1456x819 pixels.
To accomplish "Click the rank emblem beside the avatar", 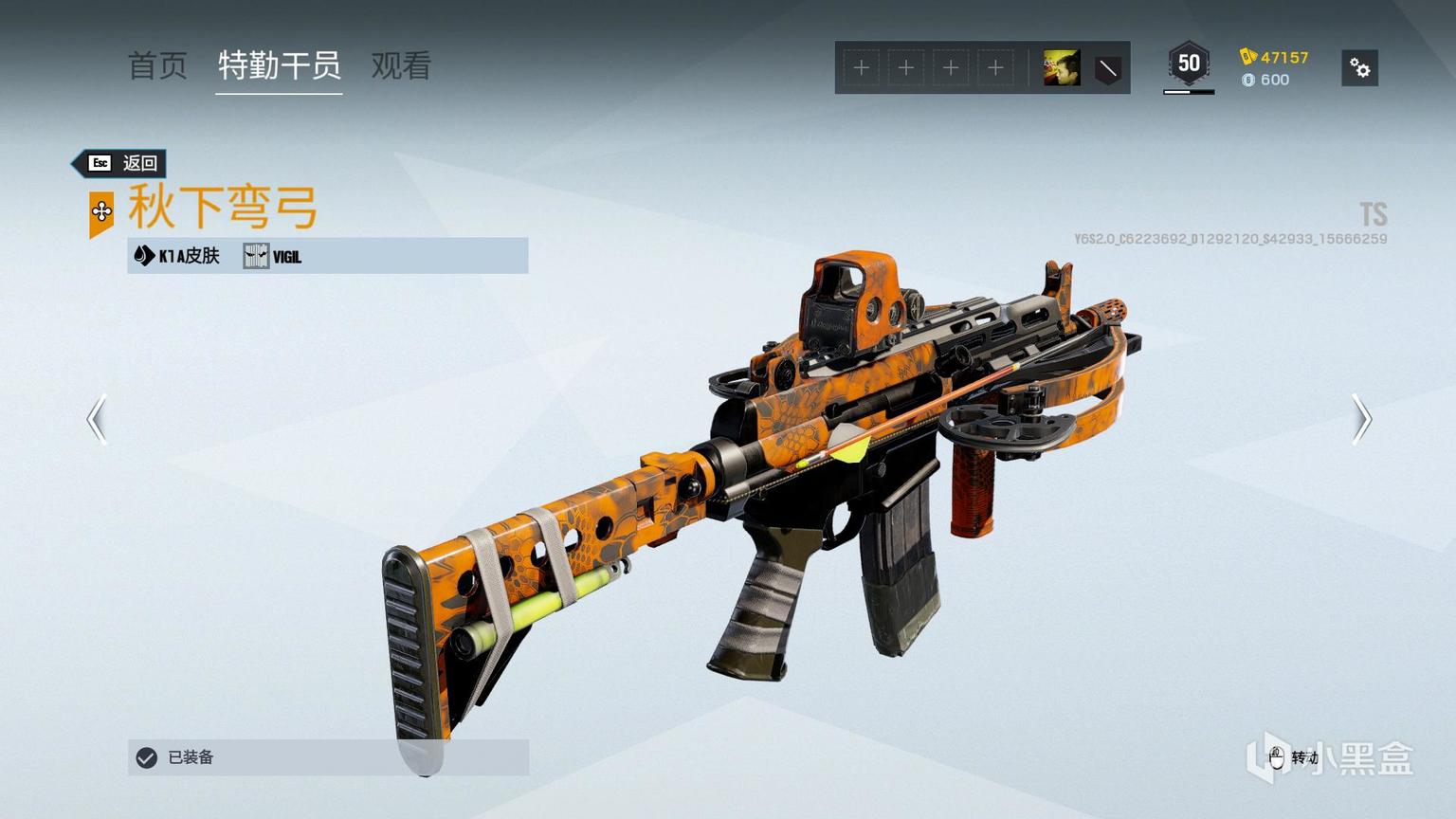I will (x=1107, y=68).
